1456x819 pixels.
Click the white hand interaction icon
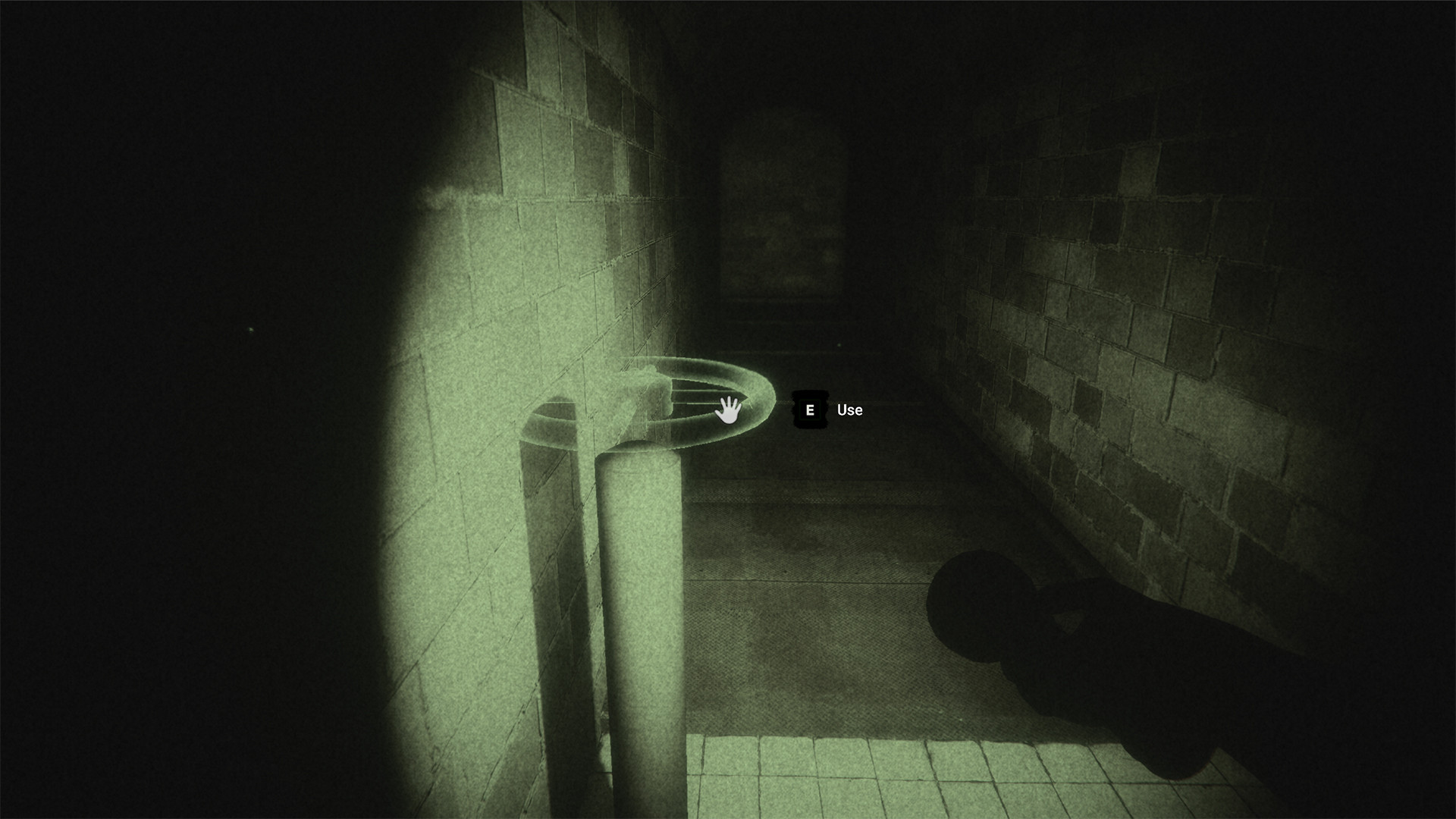click(x=727, y=412)
